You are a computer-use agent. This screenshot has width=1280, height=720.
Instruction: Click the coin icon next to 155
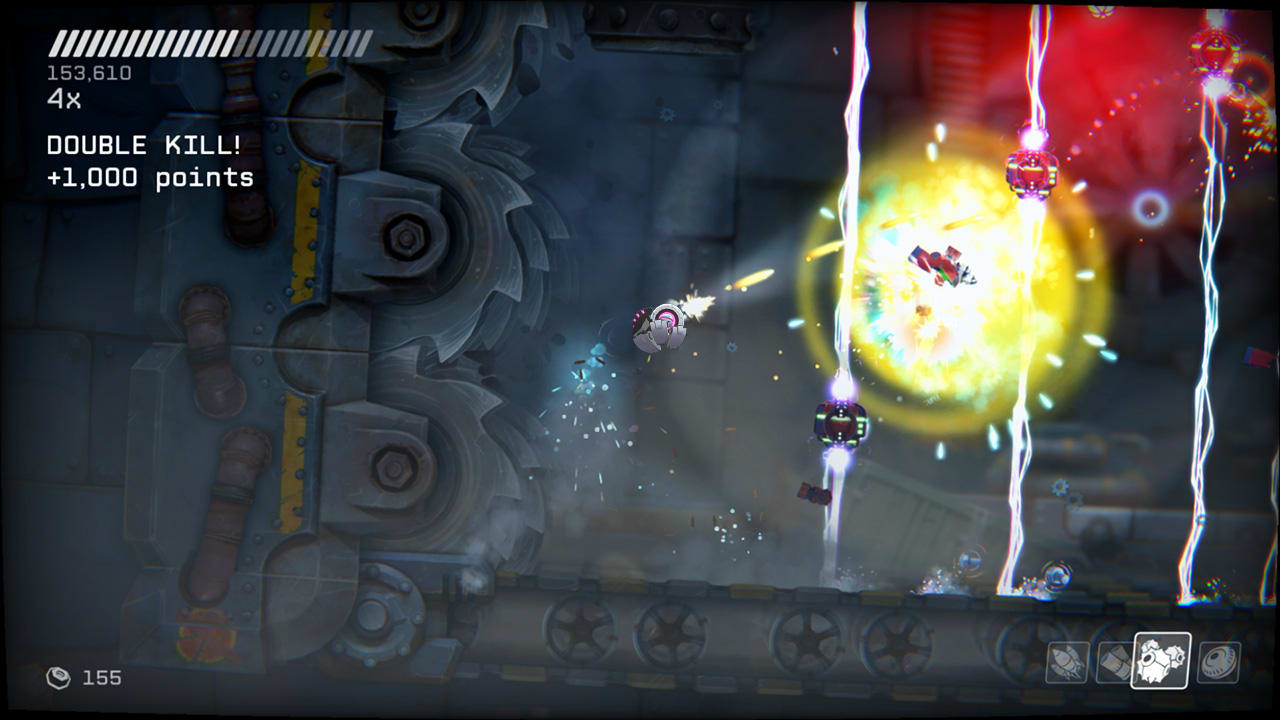60,677
